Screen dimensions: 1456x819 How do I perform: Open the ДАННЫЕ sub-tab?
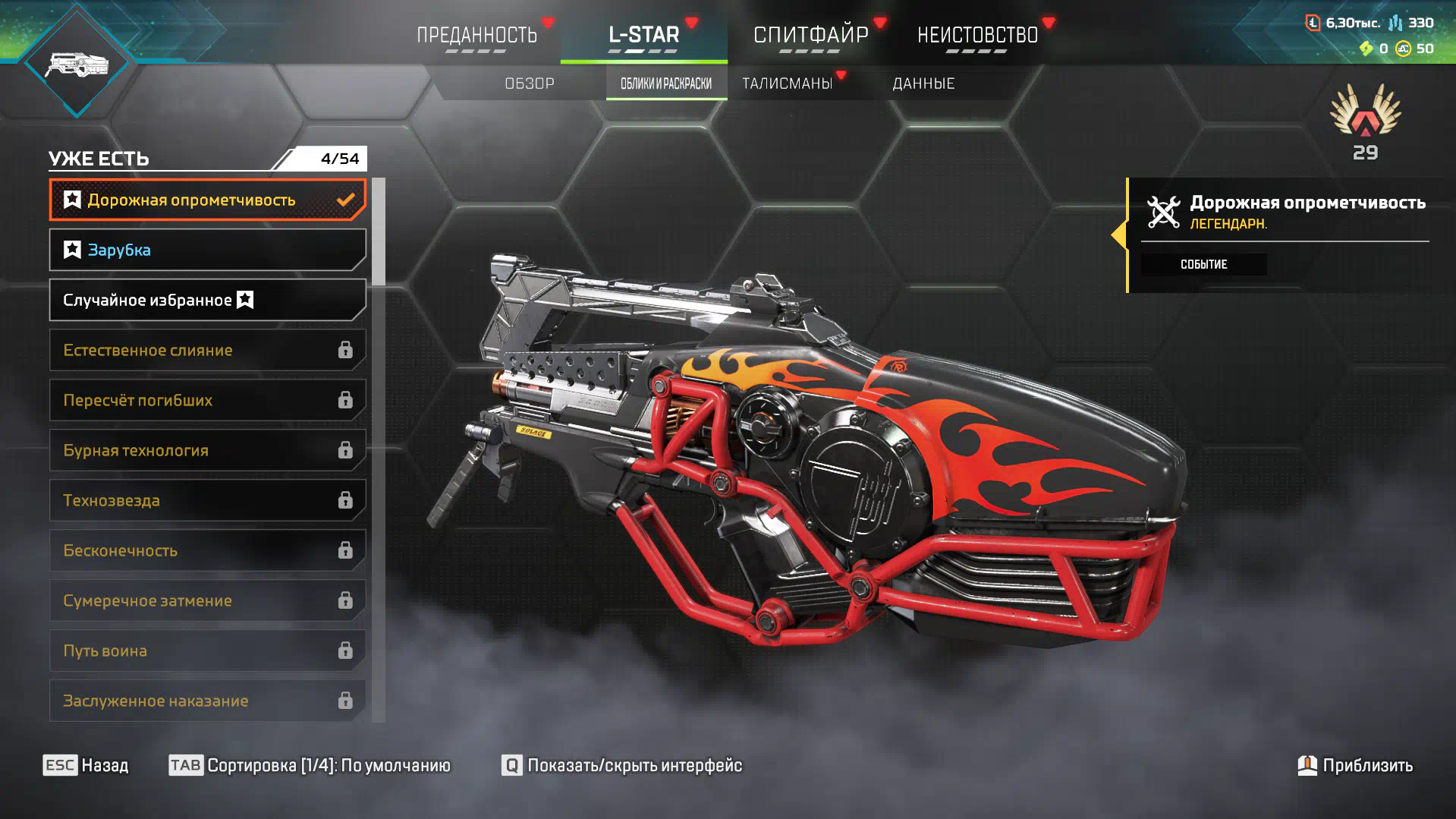point(923,83)
